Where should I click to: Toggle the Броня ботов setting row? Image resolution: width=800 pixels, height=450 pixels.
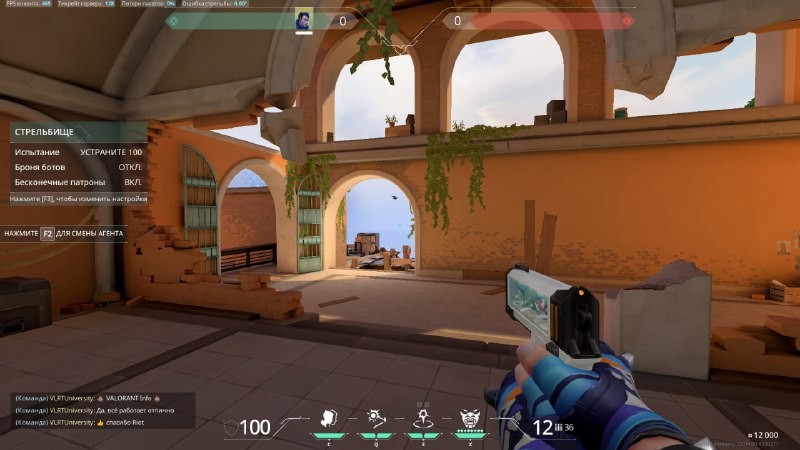pyautogui.click(x=78, y=167)
